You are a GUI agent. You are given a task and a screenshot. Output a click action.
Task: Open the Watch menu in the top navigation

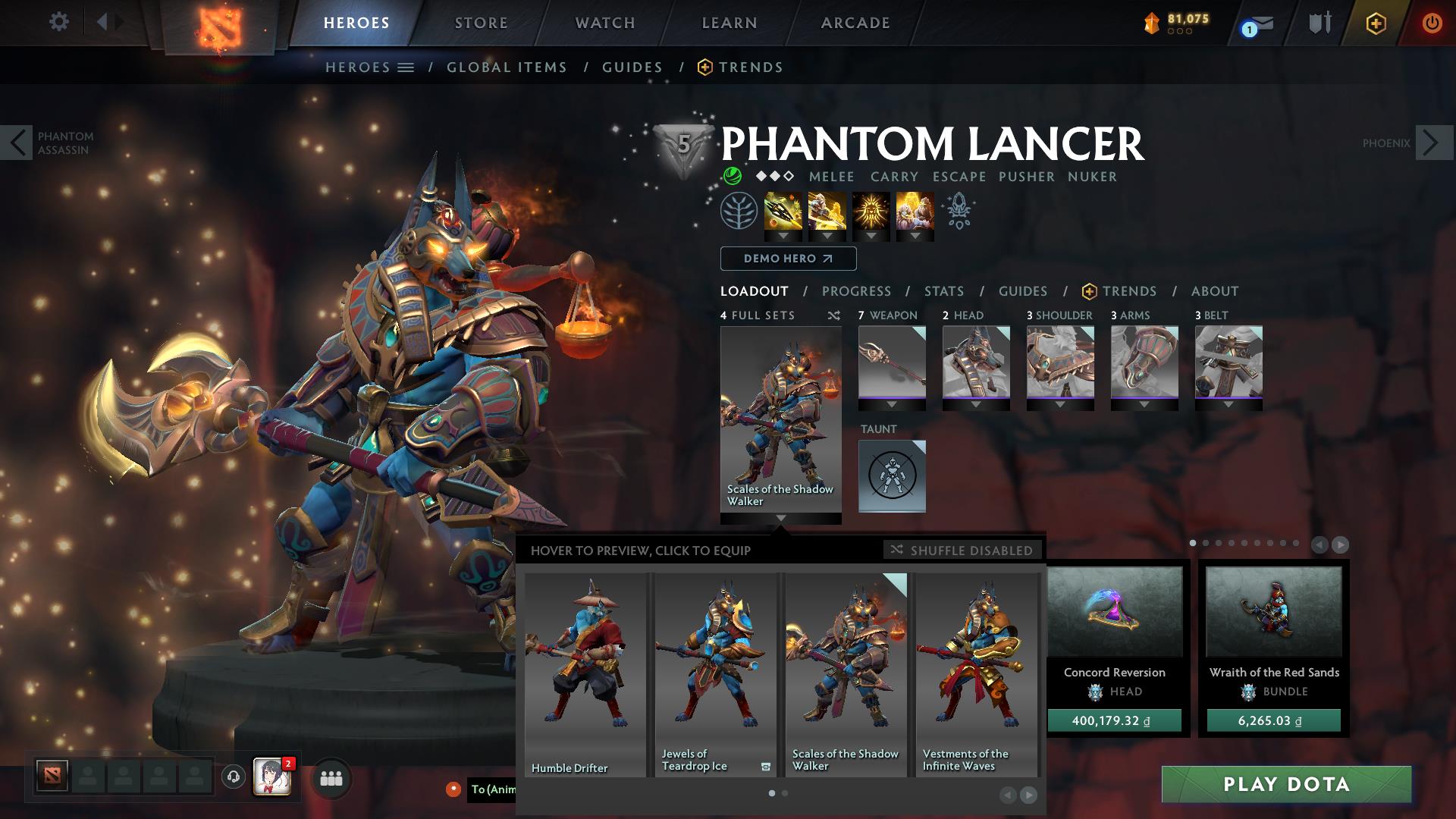[603, 22]
